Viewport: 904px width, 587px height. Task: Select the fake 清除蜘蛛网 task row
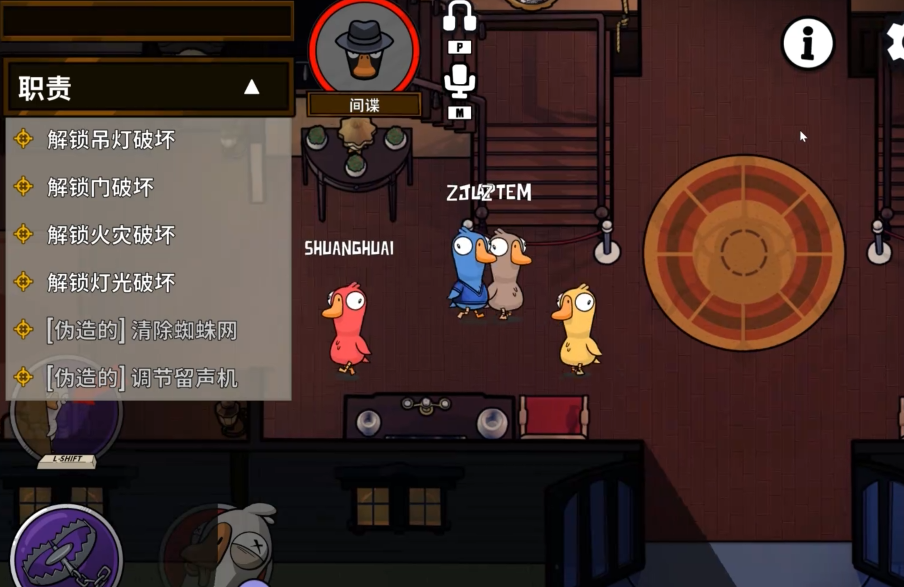[141, 330]
